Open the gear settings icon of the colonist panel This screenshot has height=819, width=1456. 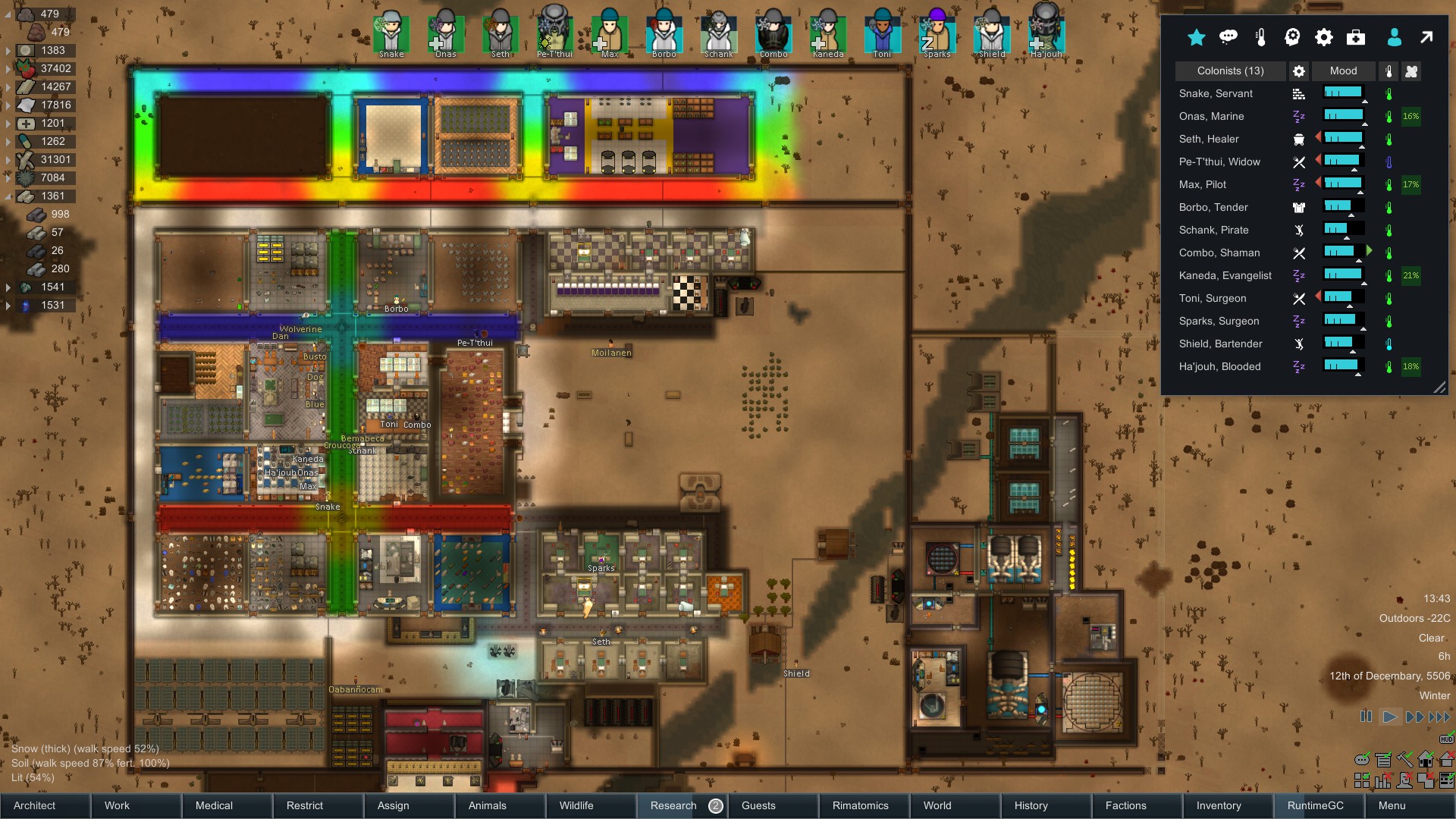(1323, 37)
